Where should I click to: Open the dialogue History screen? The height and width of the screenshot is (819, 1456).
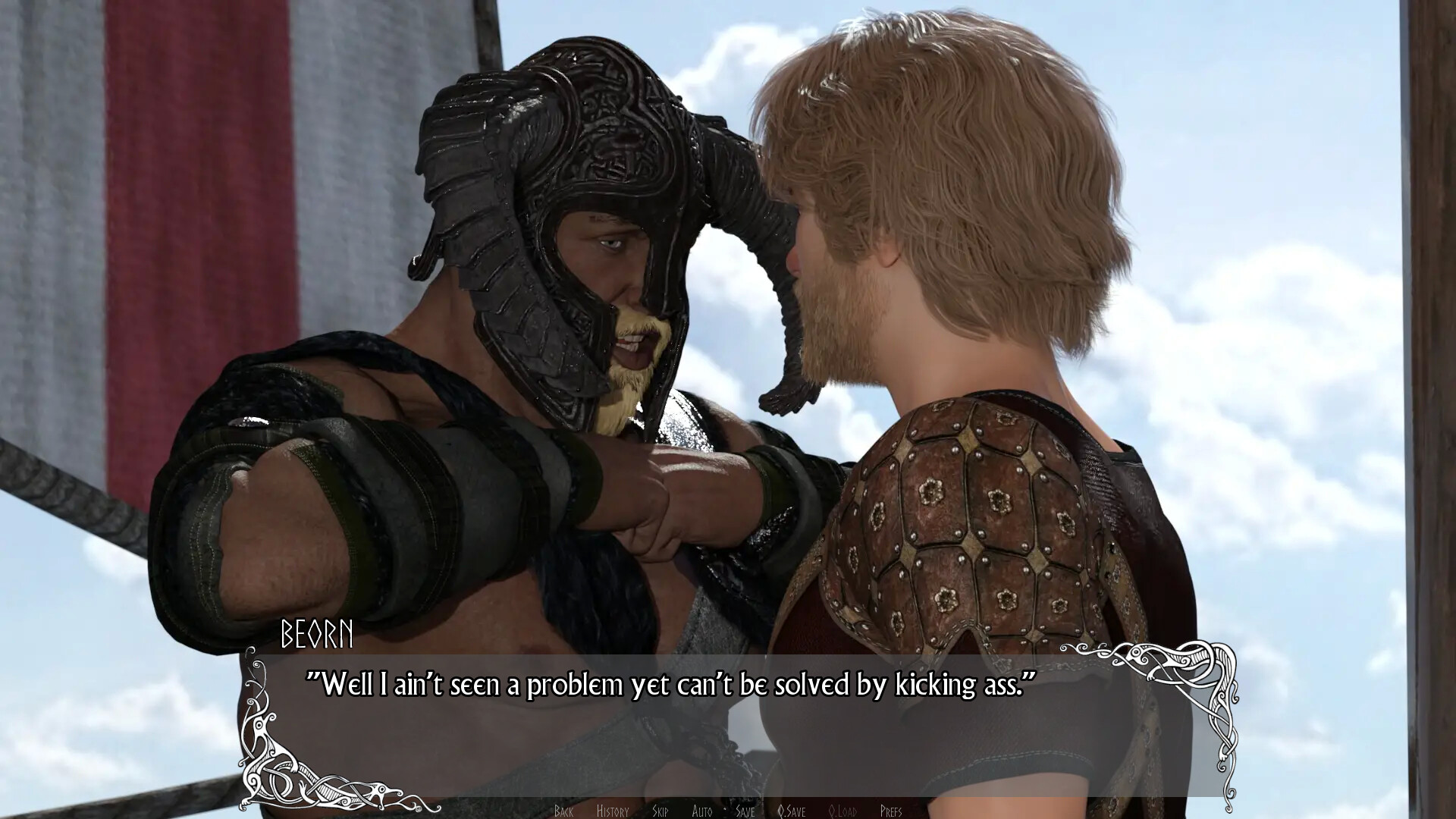613,810
